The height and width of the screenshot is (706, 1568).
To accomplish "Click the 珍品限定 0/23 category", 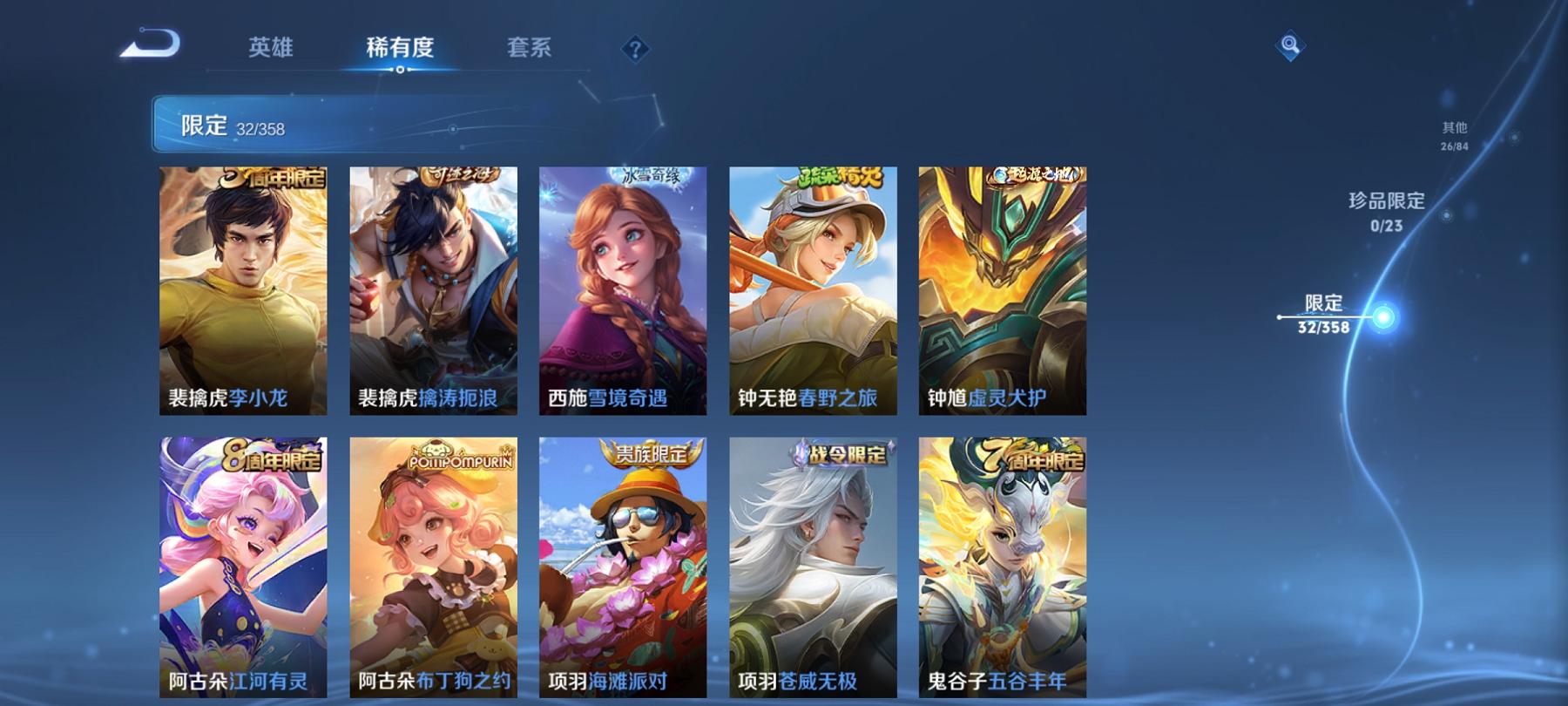I will click(x=1385, y=214).
